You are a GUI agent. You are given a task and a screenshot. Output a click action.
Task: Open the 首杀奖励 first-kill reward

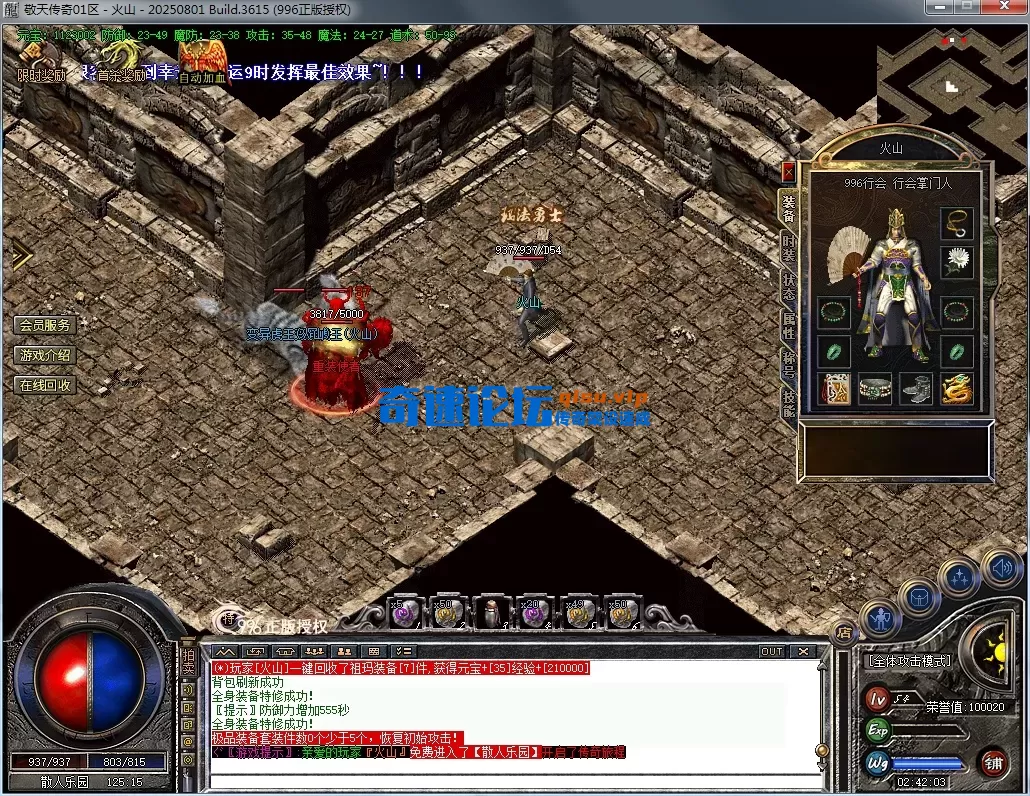122,60
